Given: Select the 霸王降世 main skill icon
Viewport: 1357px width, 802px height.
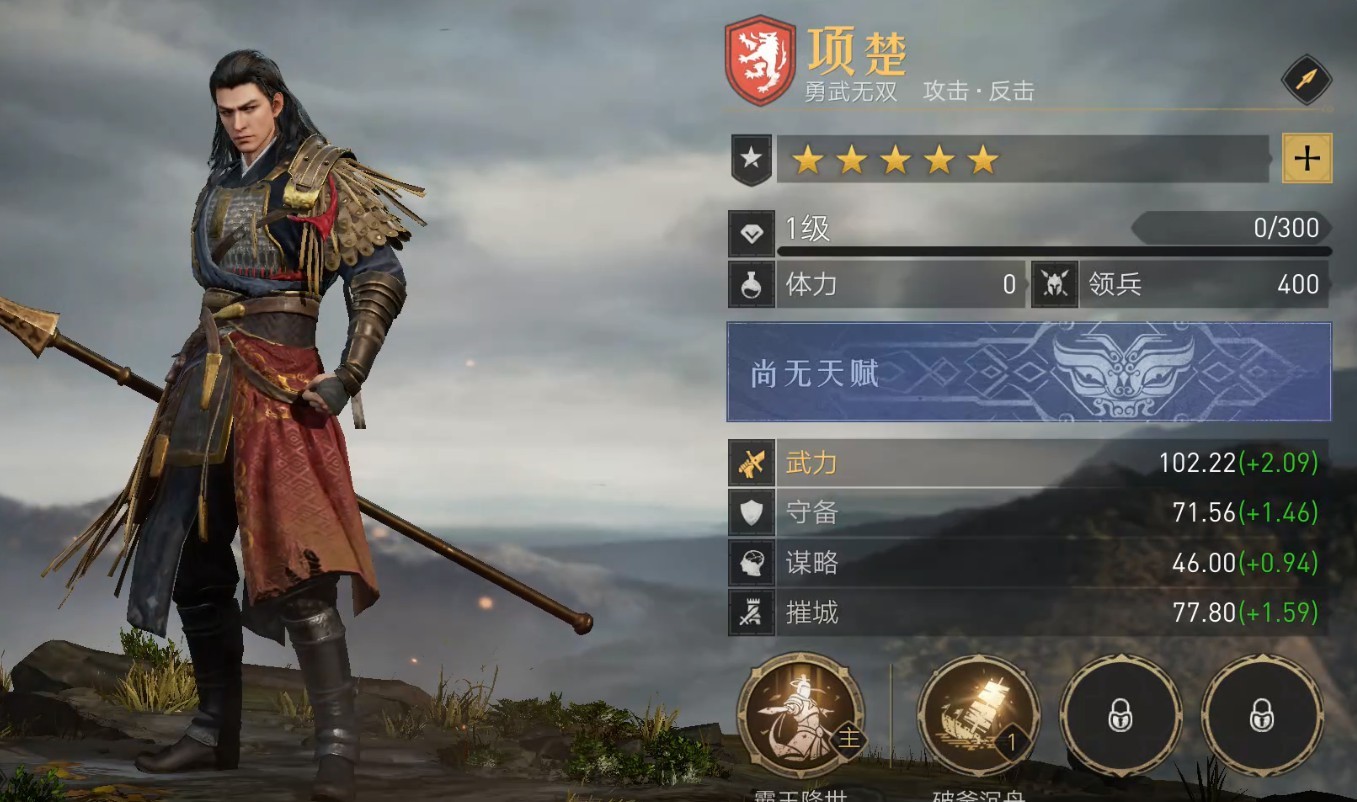Looking at the screenshot, I should point(800,715).
